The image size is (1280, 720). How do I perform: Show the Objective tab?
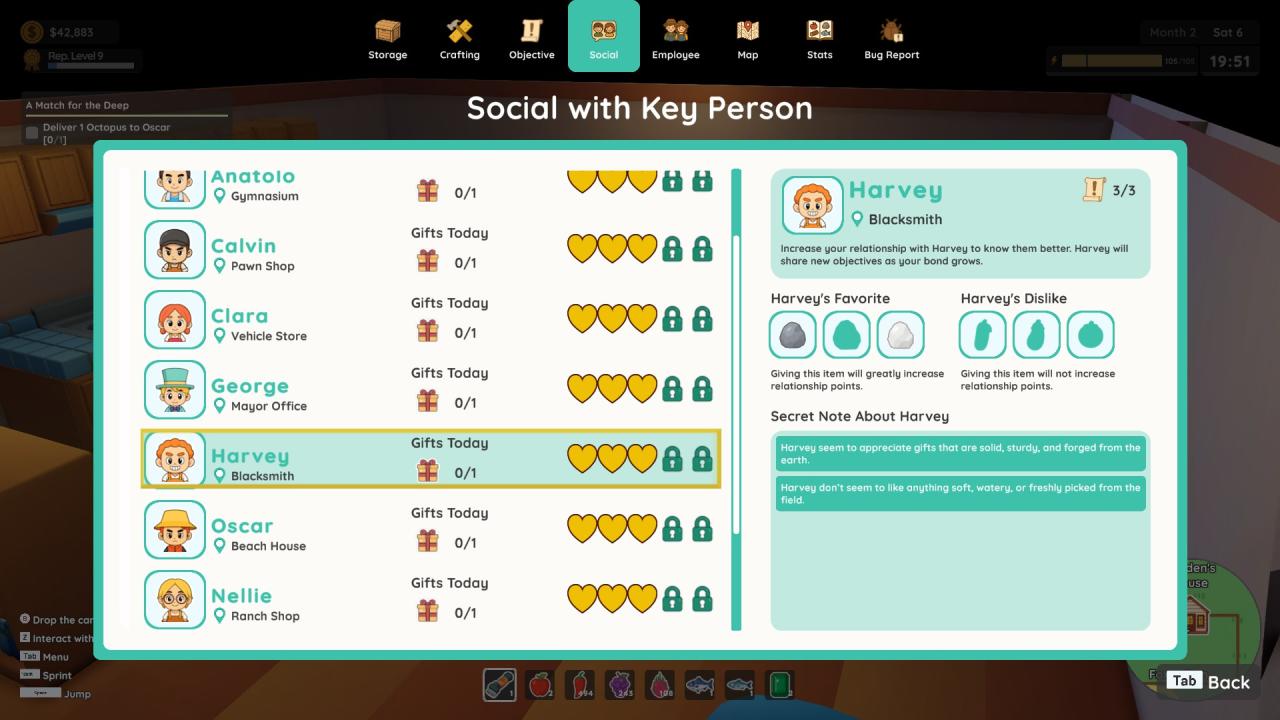click(x=531, y=38)
